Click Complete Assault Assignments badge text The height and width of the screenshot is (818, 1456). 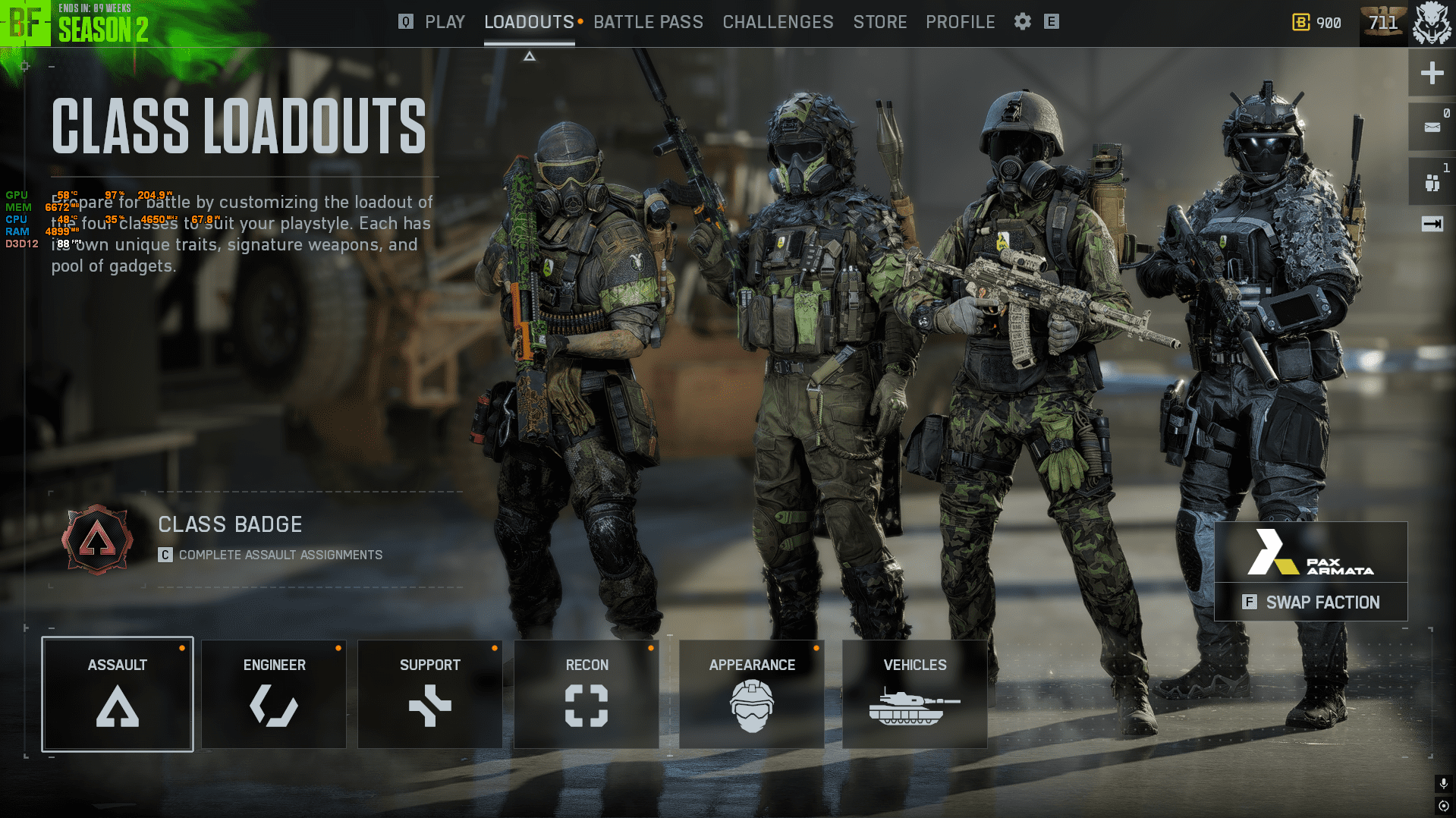281,555
